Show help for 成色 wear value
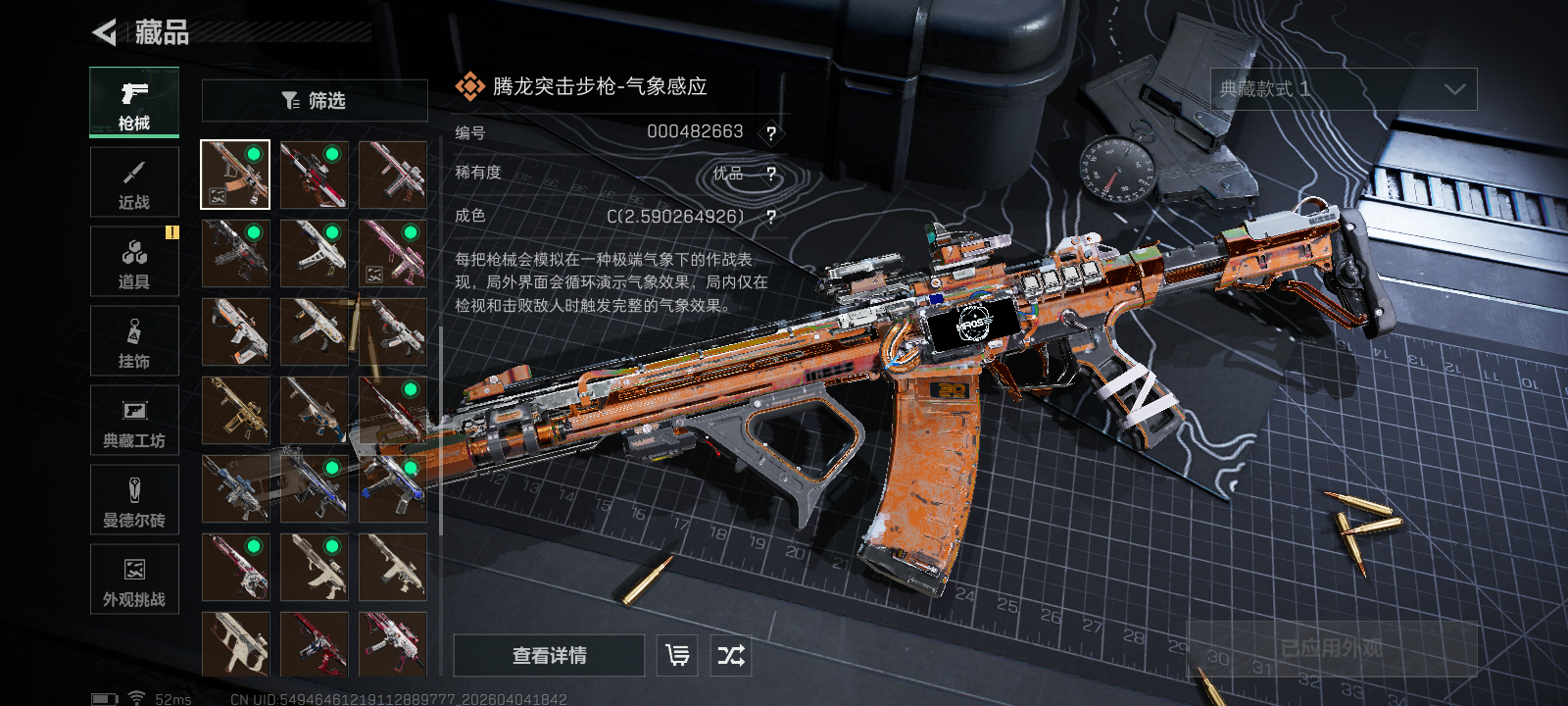Viewport: 1568px width, 706px height. point(771,218)
